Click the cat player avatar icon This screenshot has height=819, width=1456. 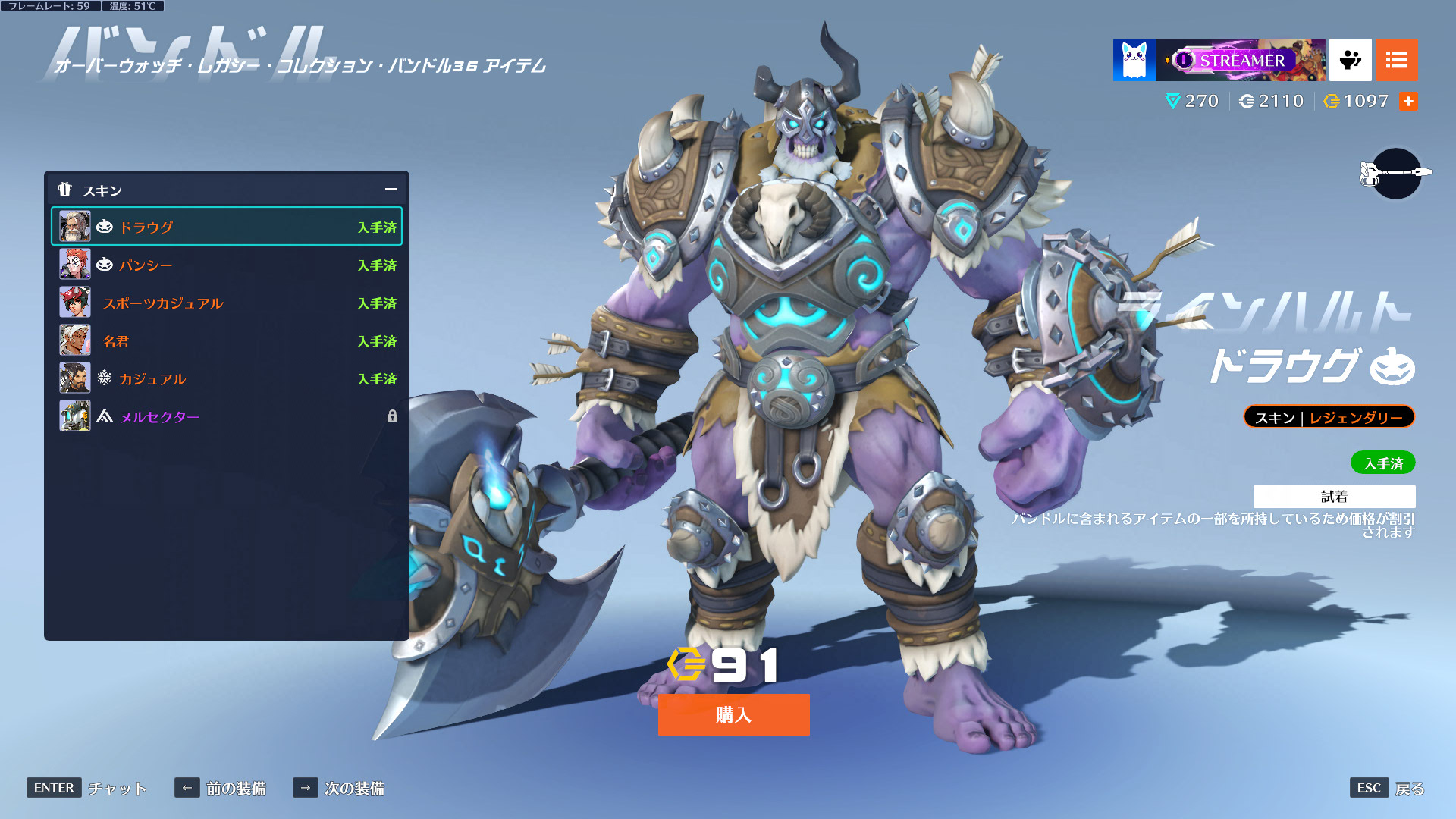(x=1134, y=60)
